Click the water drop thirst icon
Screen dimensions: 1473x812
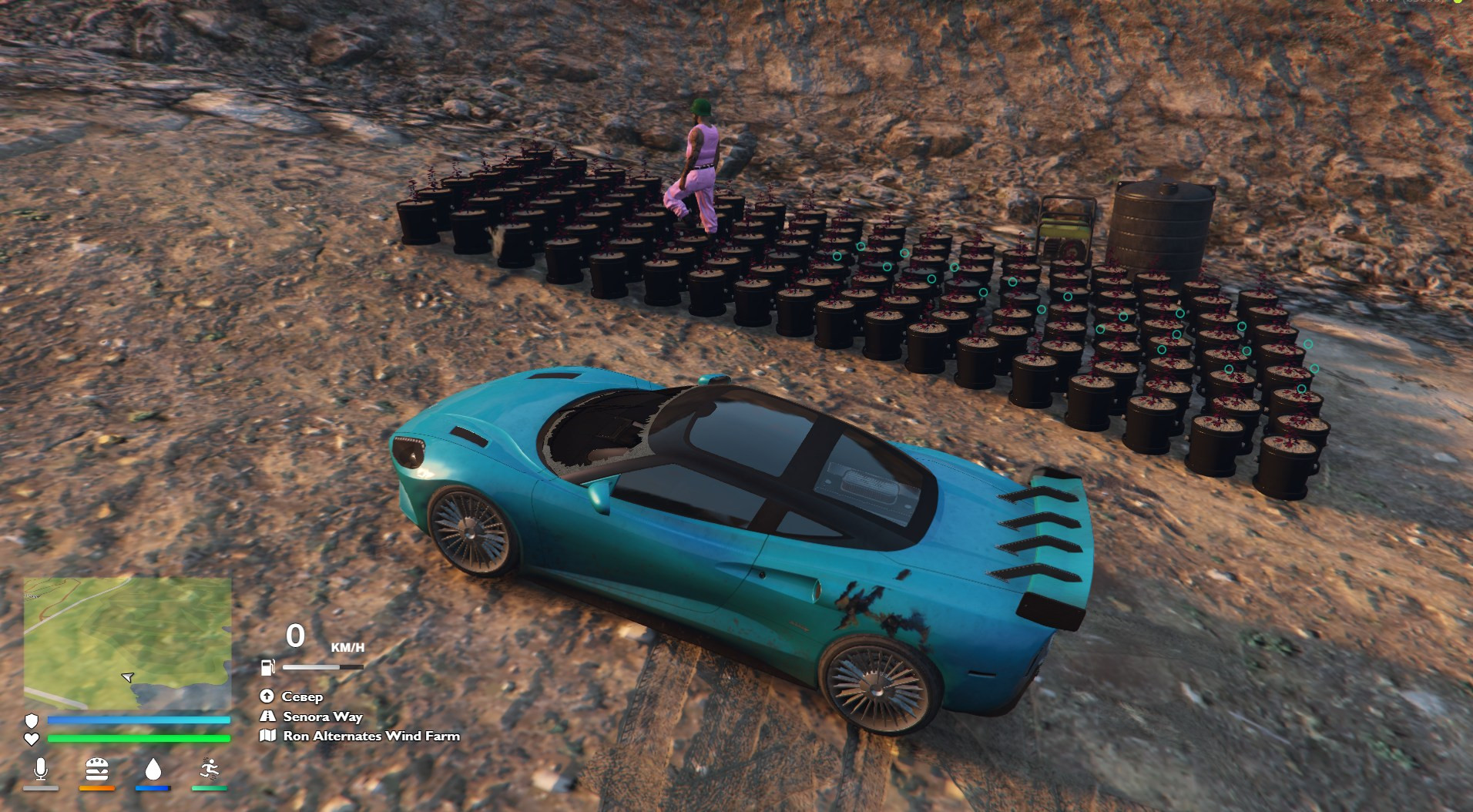[x=153, y=769]
